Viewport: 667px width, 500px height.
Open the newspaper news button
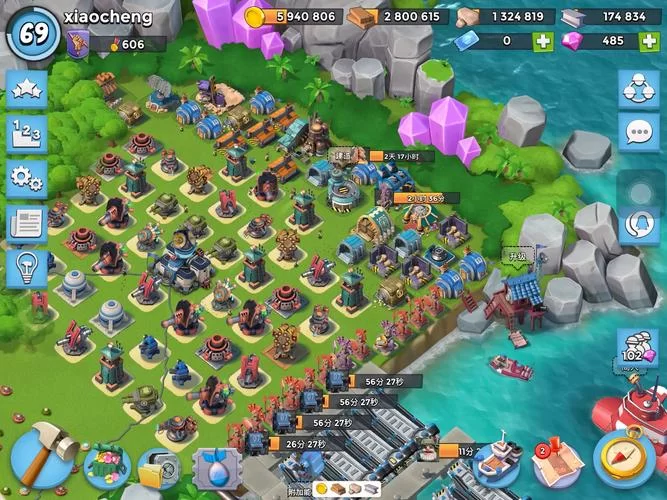27,224
